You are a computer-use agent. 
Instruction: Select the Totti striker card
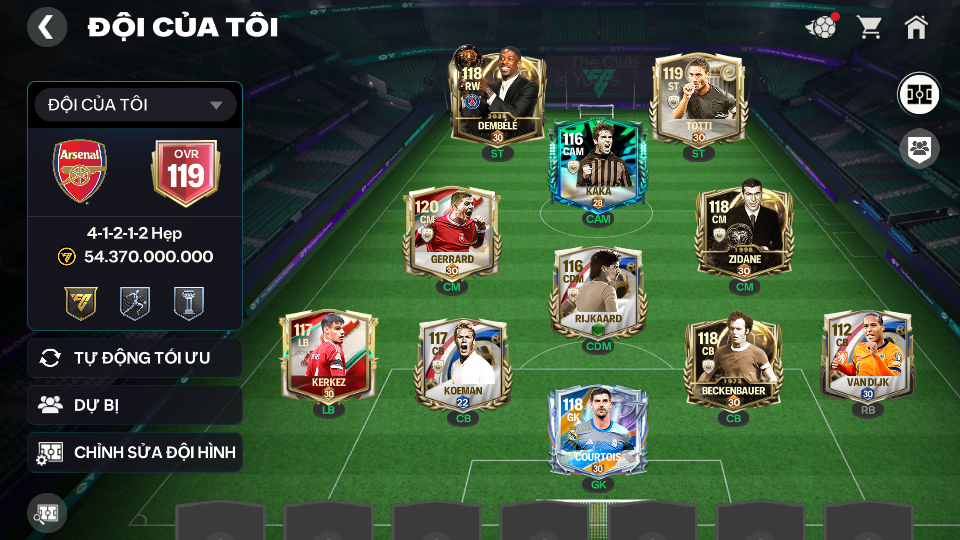697,98
